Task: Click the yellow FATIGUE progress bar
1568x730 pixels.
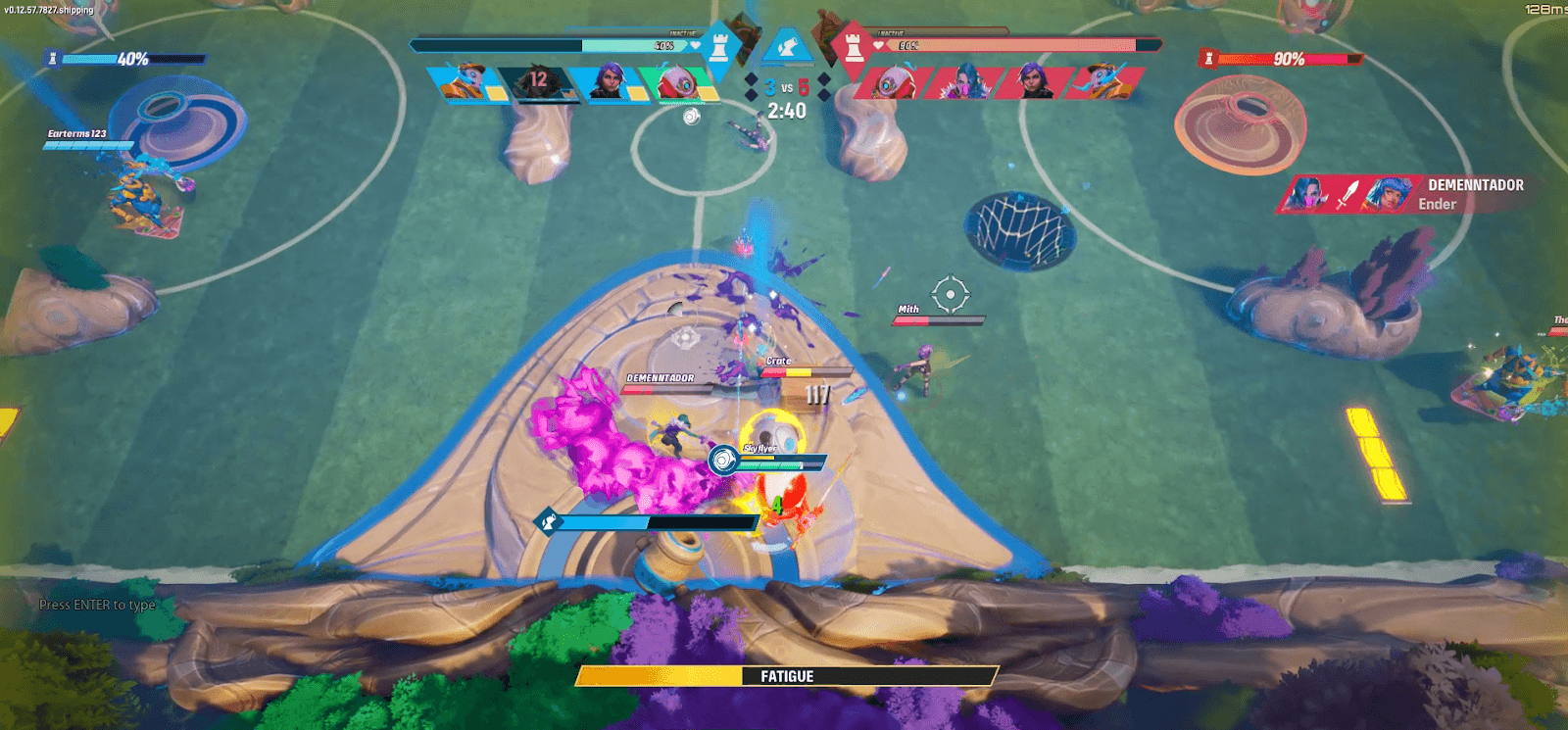Action: pos(784,676)
